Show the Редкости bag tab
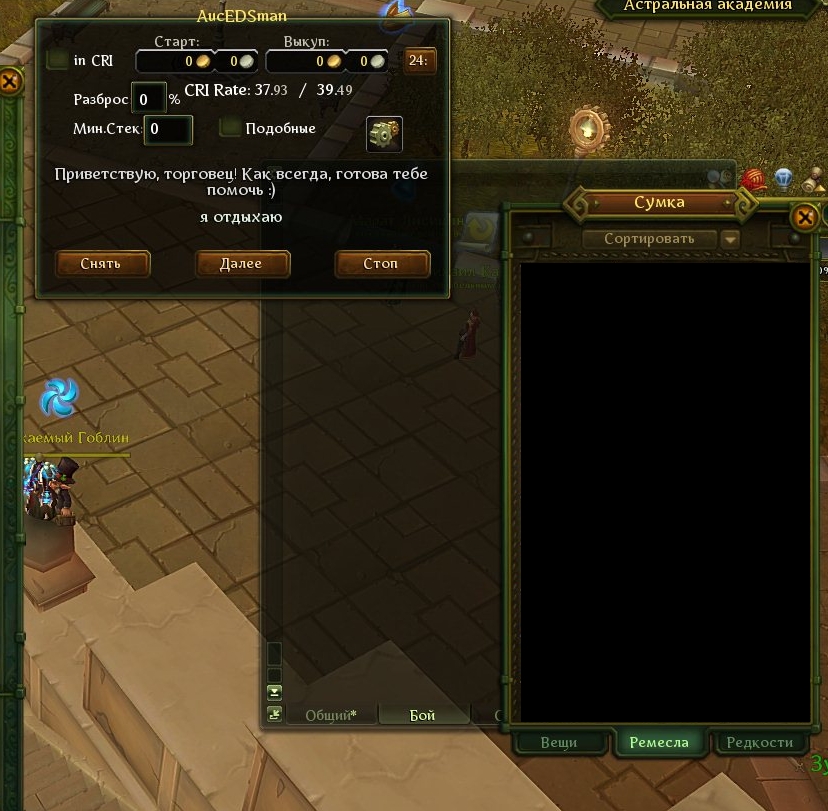Image resolution: width=828 pixels, height=811 pixels. (x=760, y=742)
